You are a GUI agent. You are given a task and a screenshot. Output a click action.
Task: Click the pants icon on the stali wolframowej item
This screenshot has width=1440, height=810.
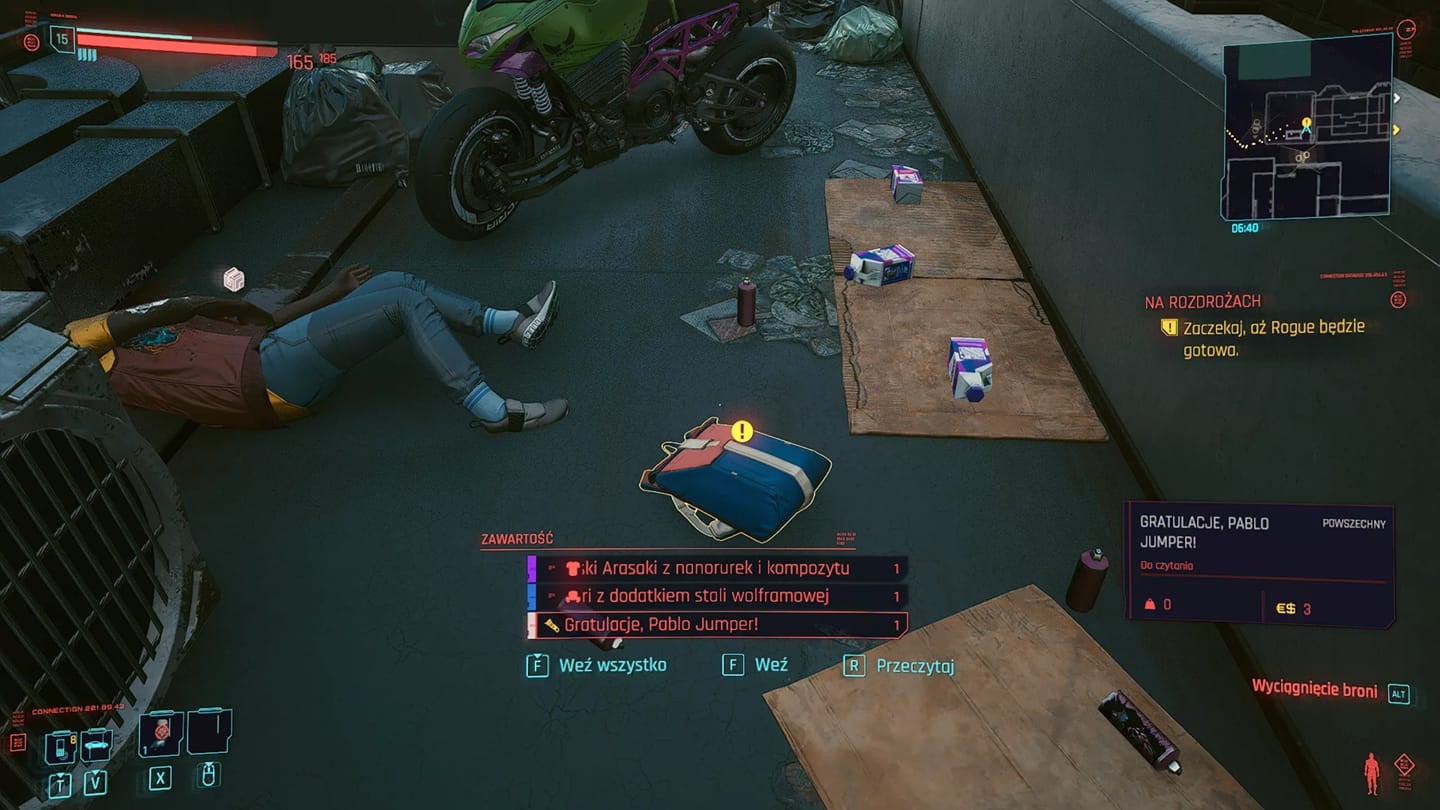(575, 595)
